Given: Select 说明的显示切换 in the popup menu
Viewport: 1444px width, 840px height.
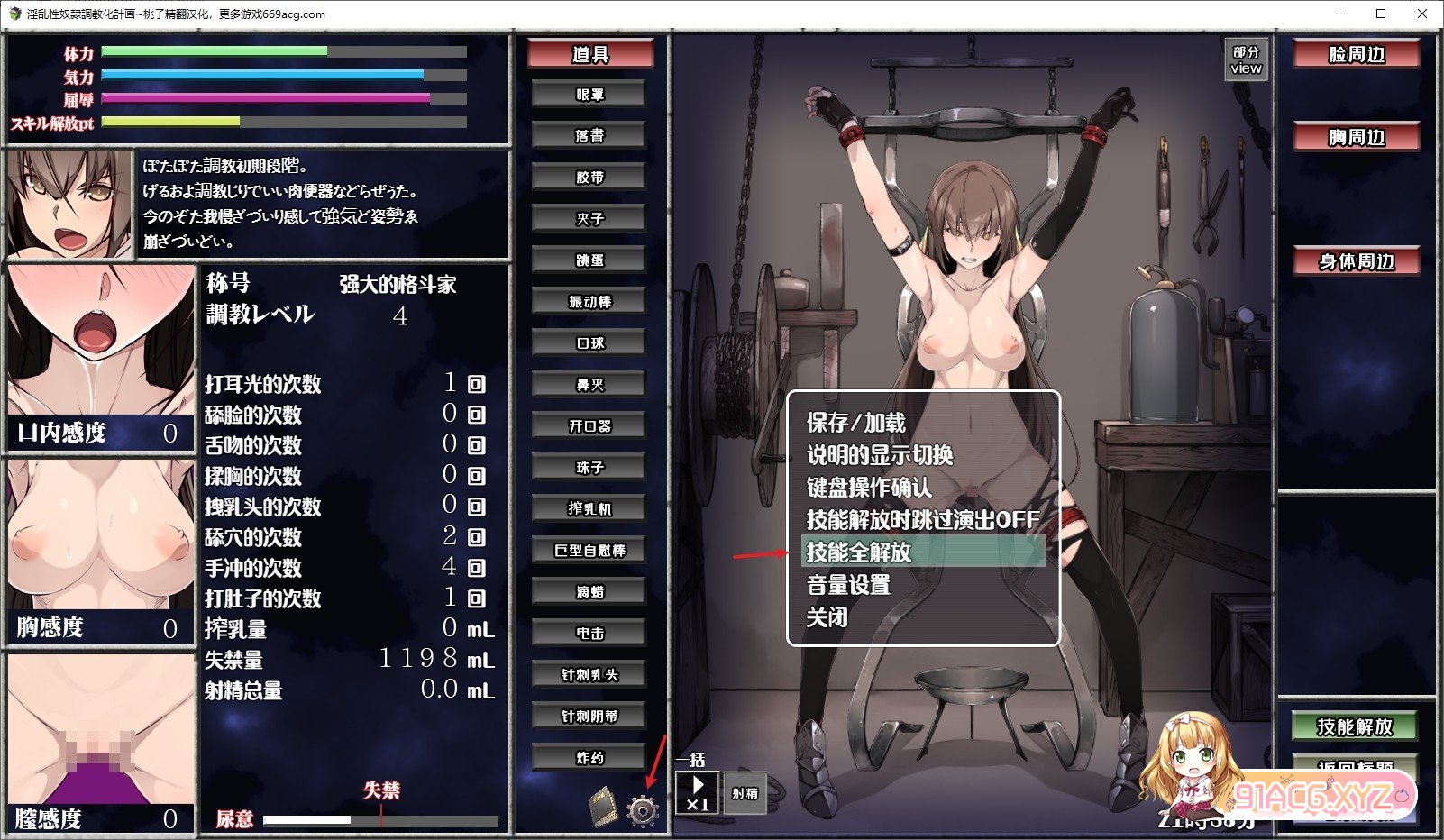Looking at the screenshot, I should point(880,455).
